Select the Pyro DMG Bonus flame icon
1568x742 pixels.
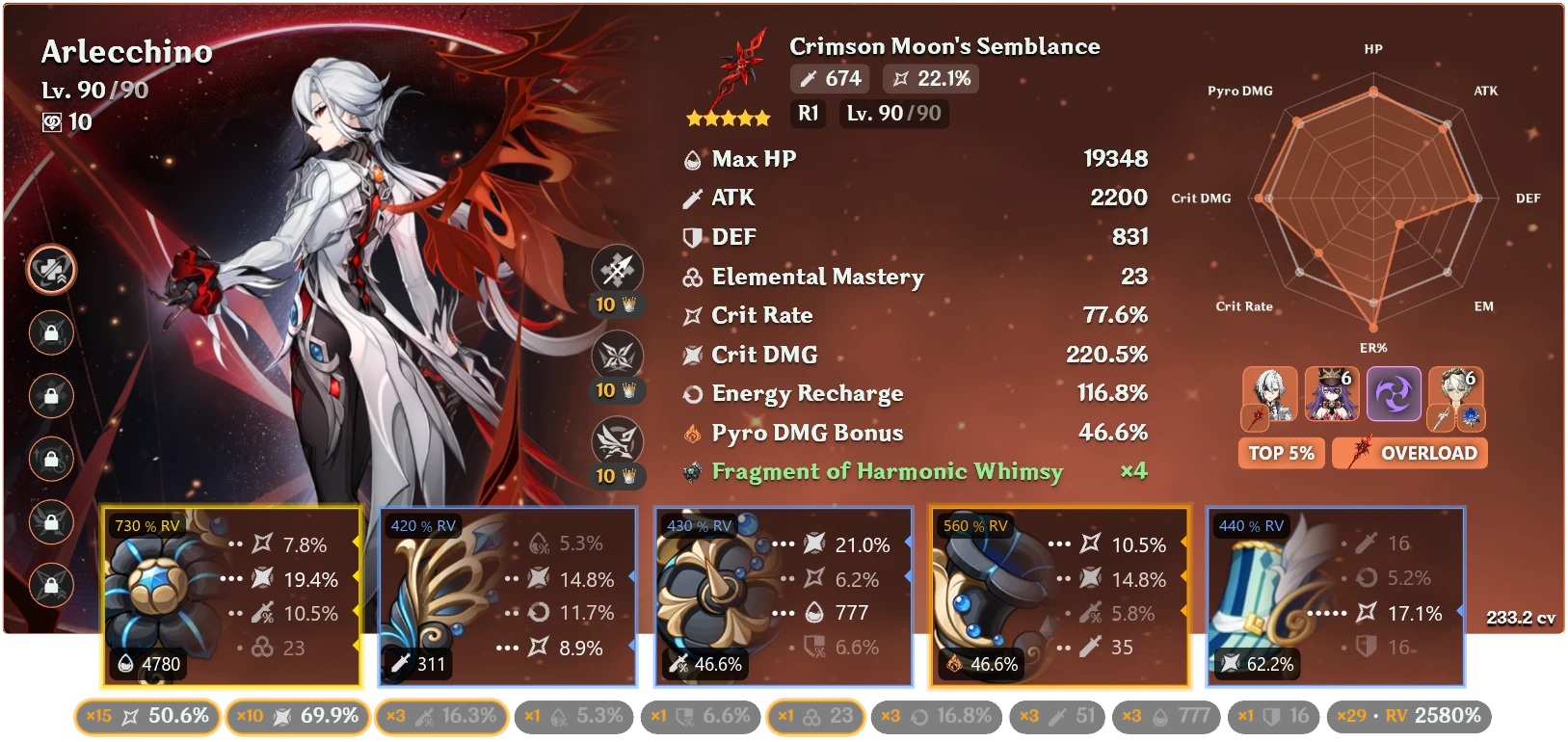point(690,433)
